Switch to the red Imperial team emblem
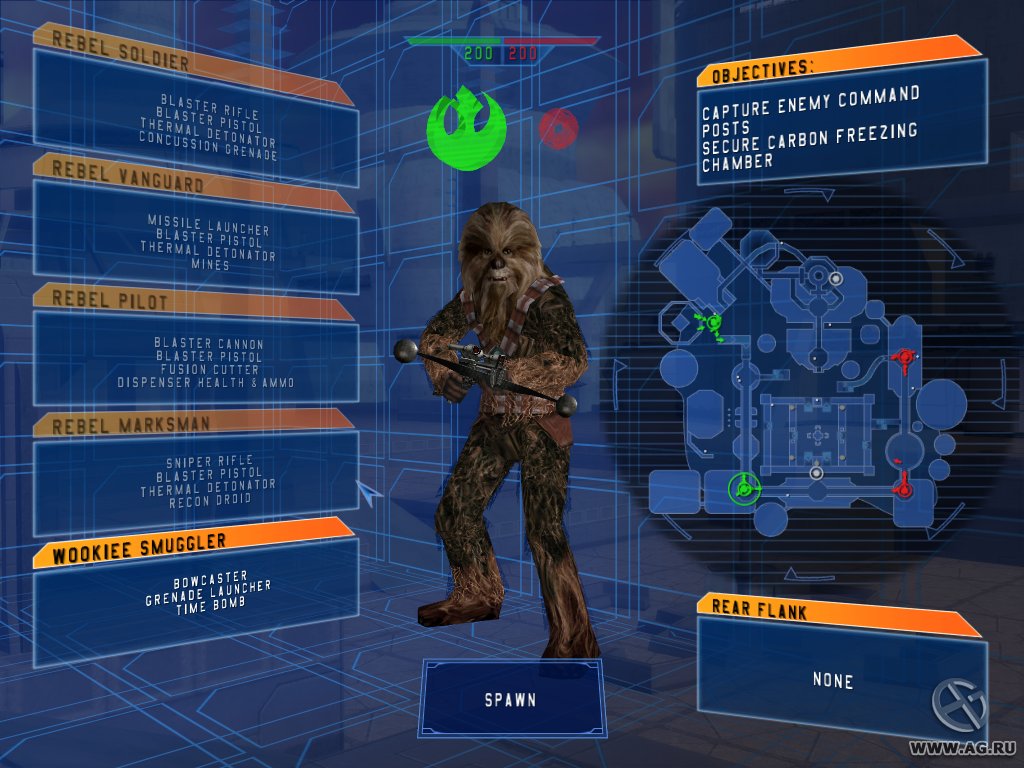Screen dimensions: 1024x768 tap(559, 128)
